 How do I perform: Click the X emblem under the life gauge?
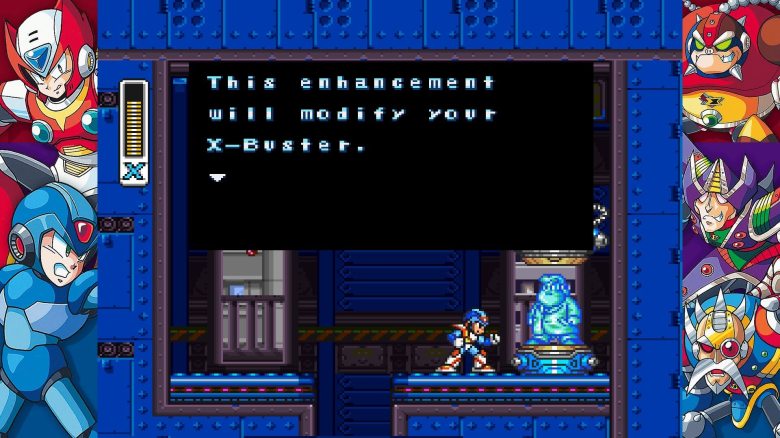133,171
